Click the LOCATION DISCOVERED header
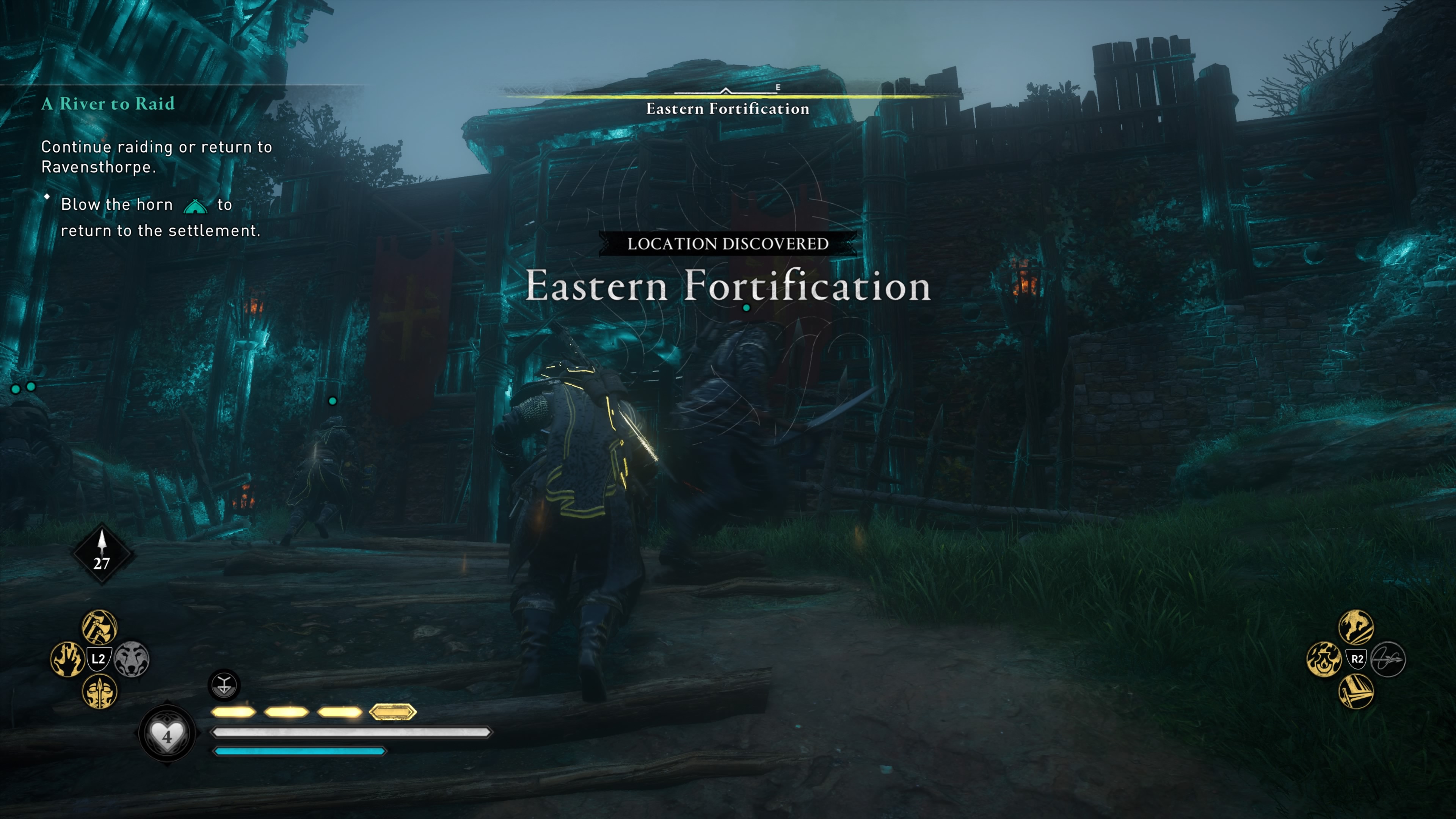 [x=728, y=243]
